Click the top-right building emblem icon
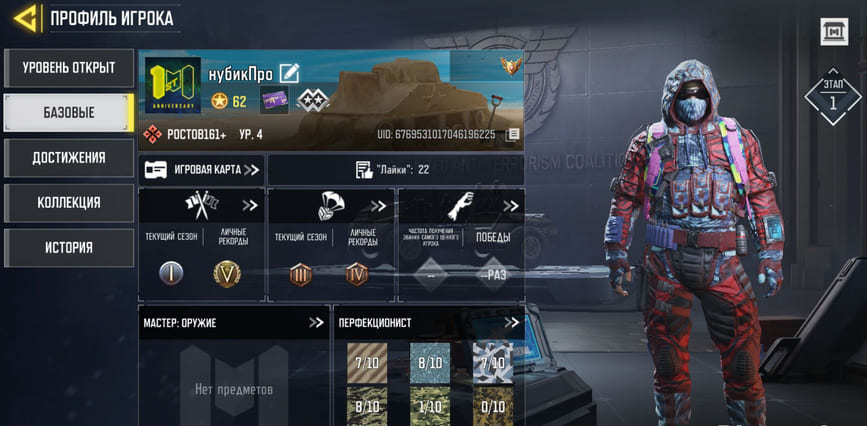The width and height of the screenshot is (867, 426). (834, 32)
